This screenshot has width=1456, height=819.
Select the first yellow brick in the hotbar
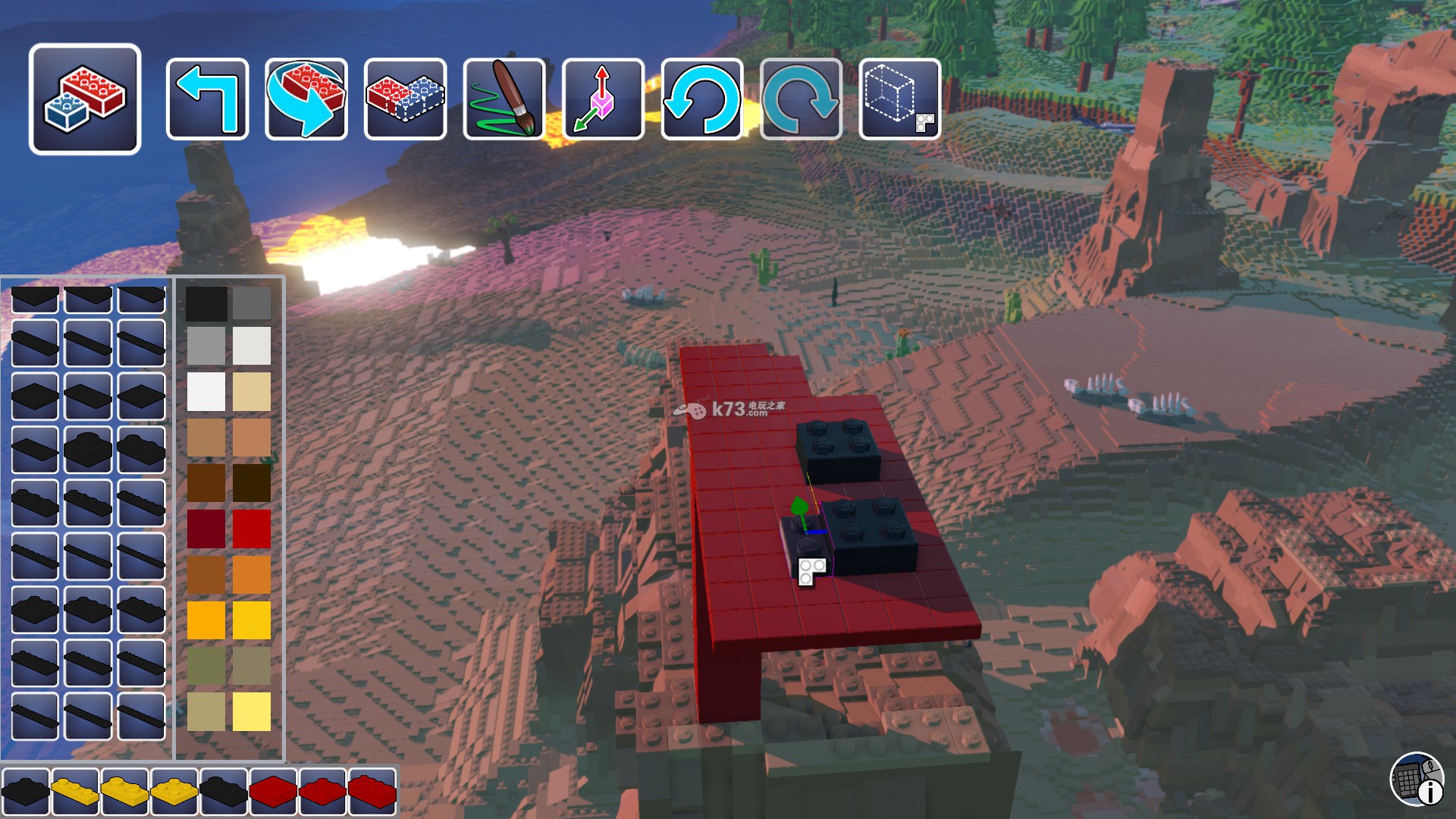tap(75, 792)
